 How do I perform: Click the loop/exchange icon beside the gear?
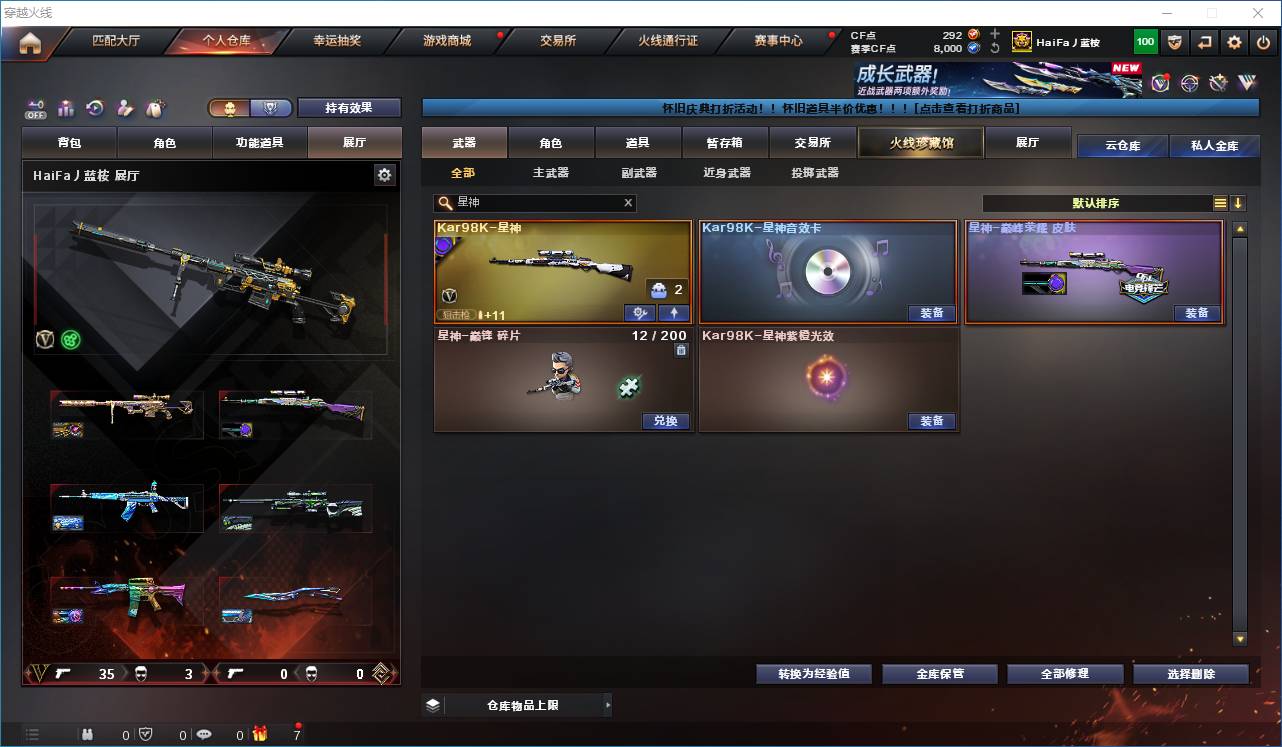pyautogui.click(x=1206, y=41)
